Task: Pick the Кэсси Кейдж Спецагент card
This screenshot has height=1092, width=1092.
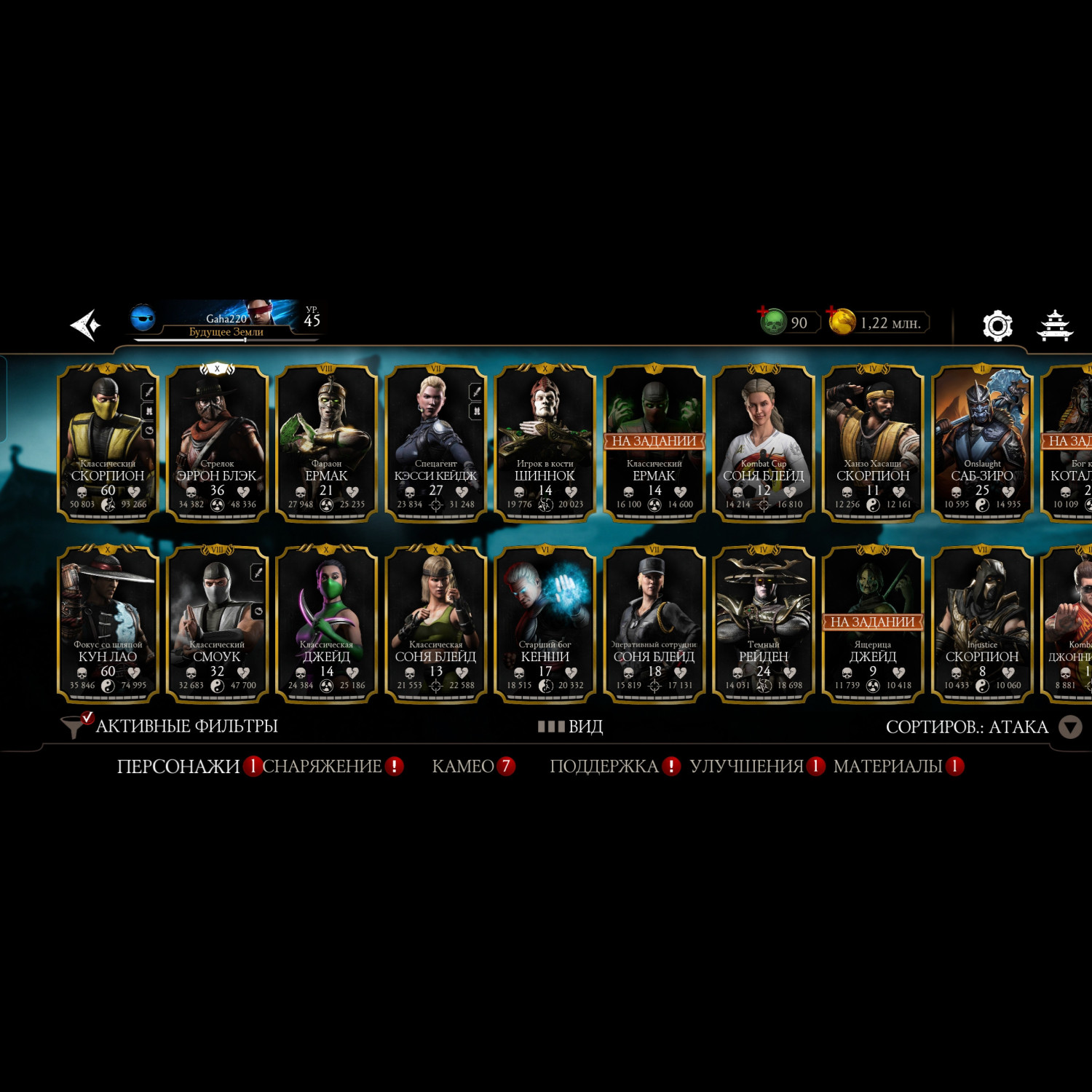Action: pyautogui.click(x=435, y=443)
